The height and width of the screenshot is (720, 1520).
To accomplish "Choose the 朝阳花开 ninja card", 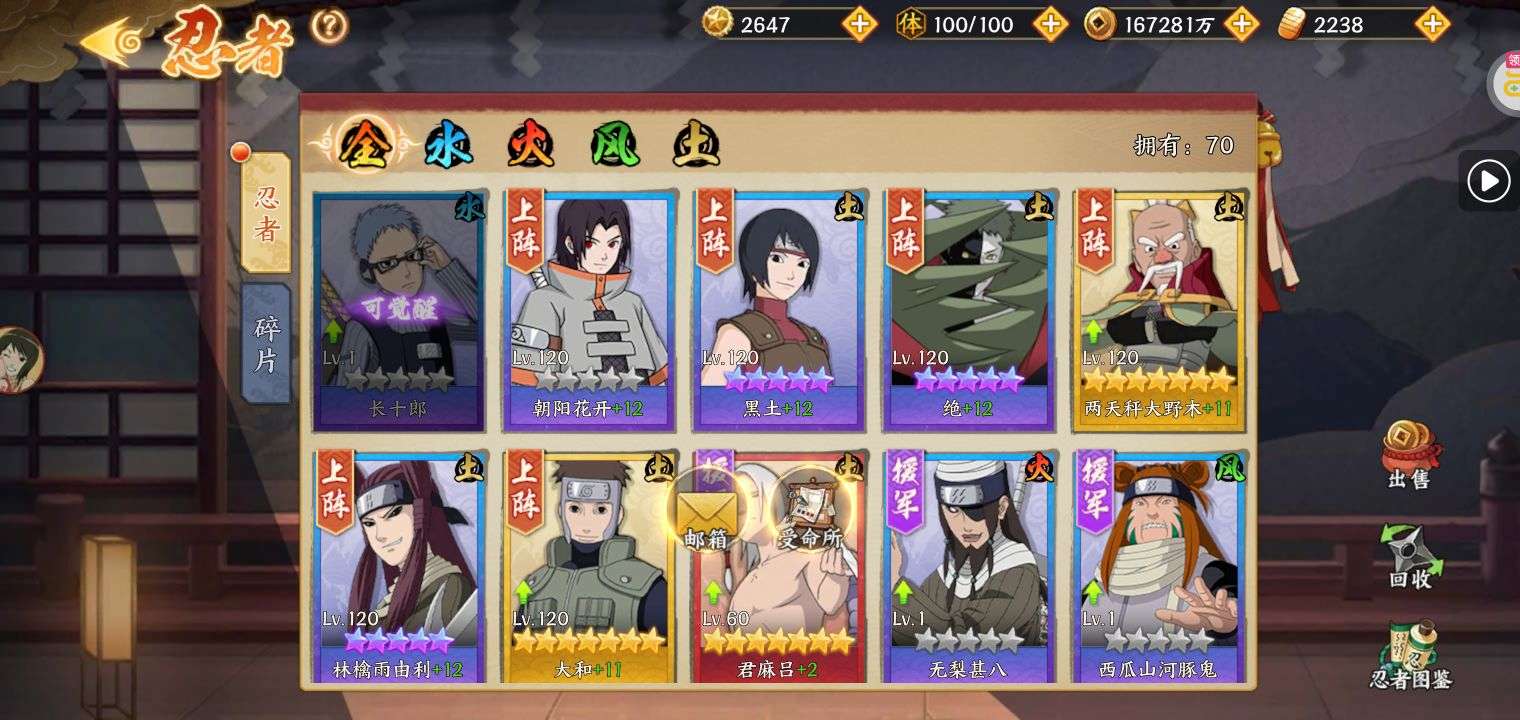I will click(589, 310).
